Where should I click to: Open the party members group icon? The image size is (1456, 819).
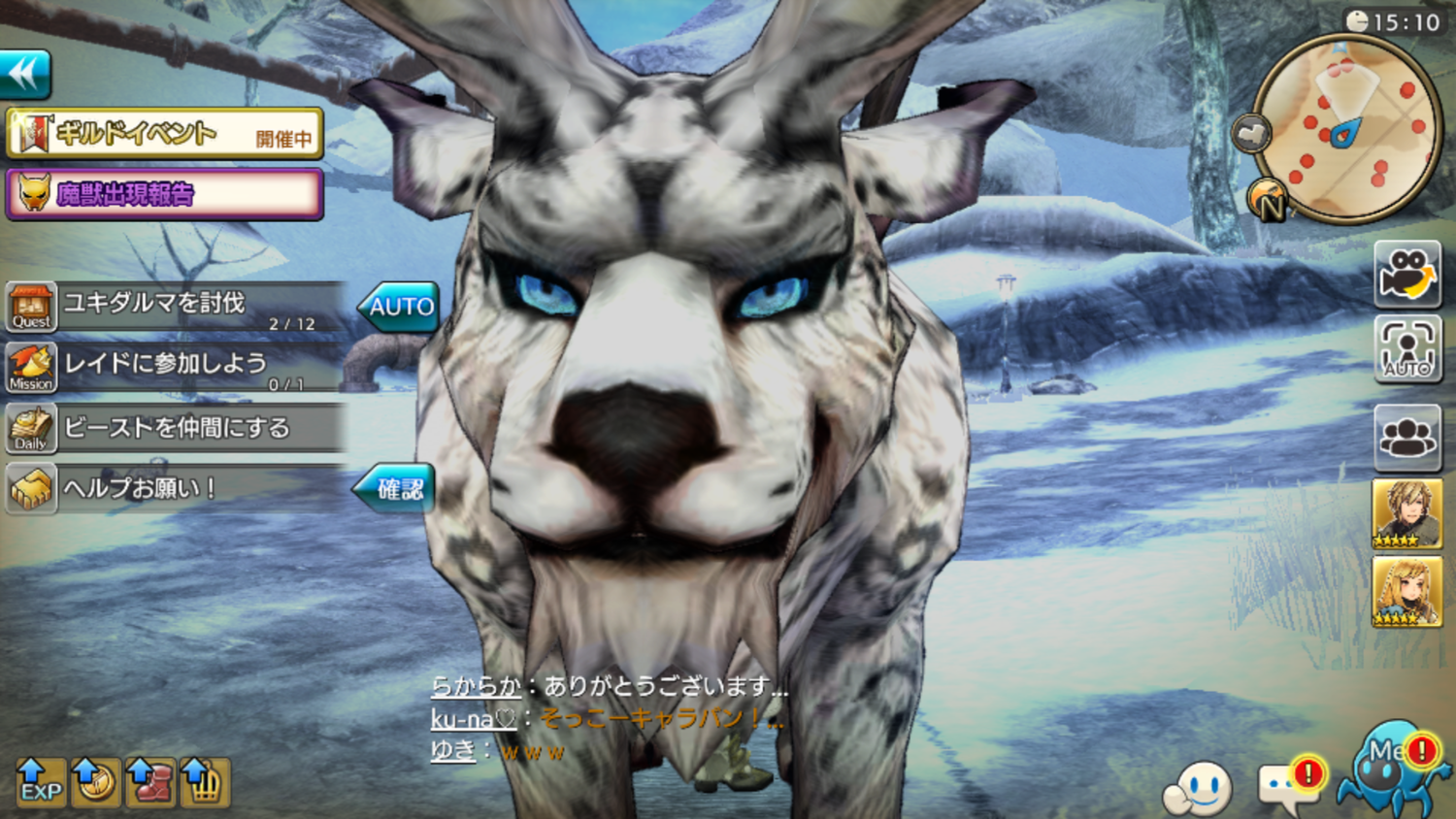(1407, 437)
